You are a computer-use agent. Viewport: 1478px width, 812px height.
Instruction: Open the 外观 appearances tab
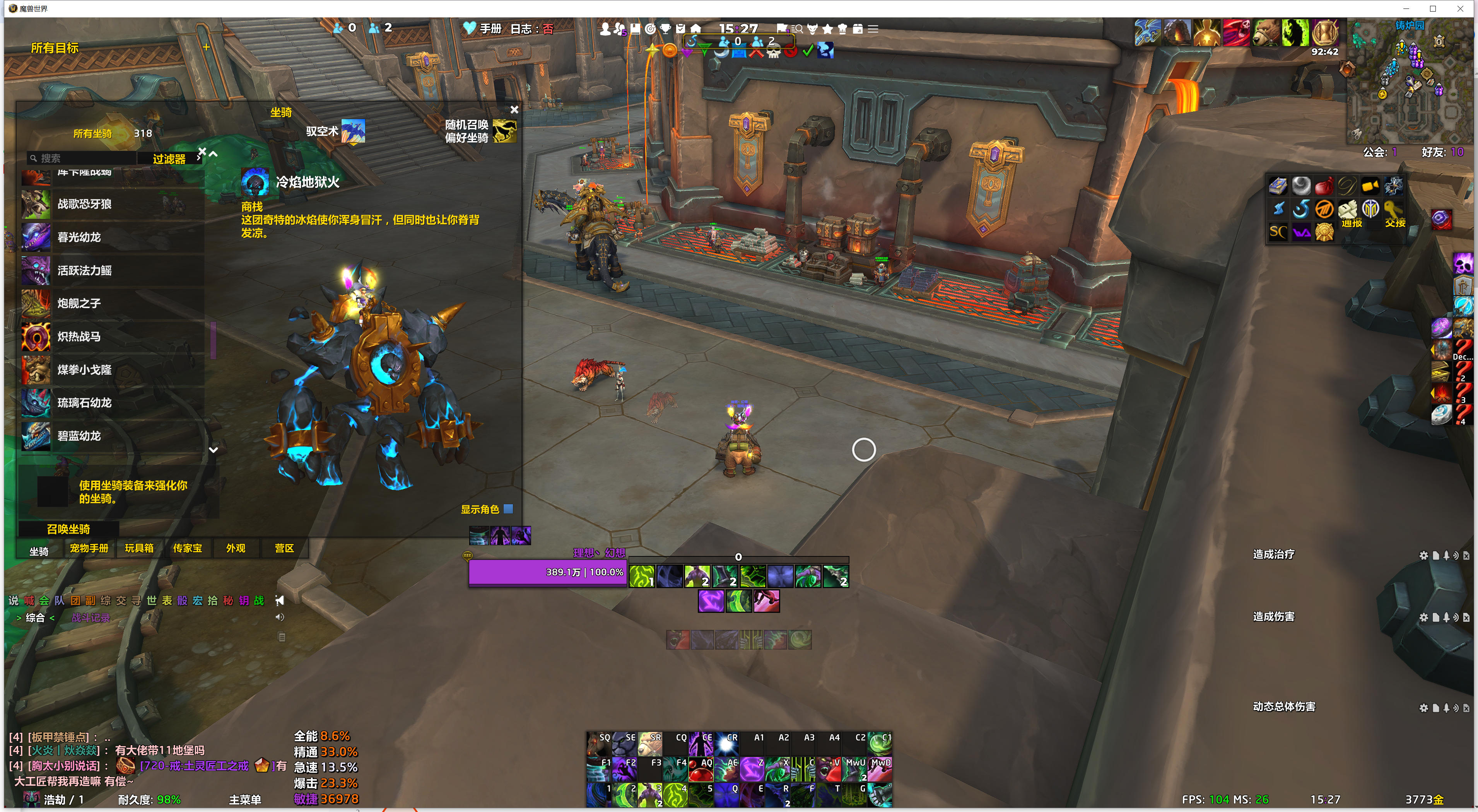[235, 548]
